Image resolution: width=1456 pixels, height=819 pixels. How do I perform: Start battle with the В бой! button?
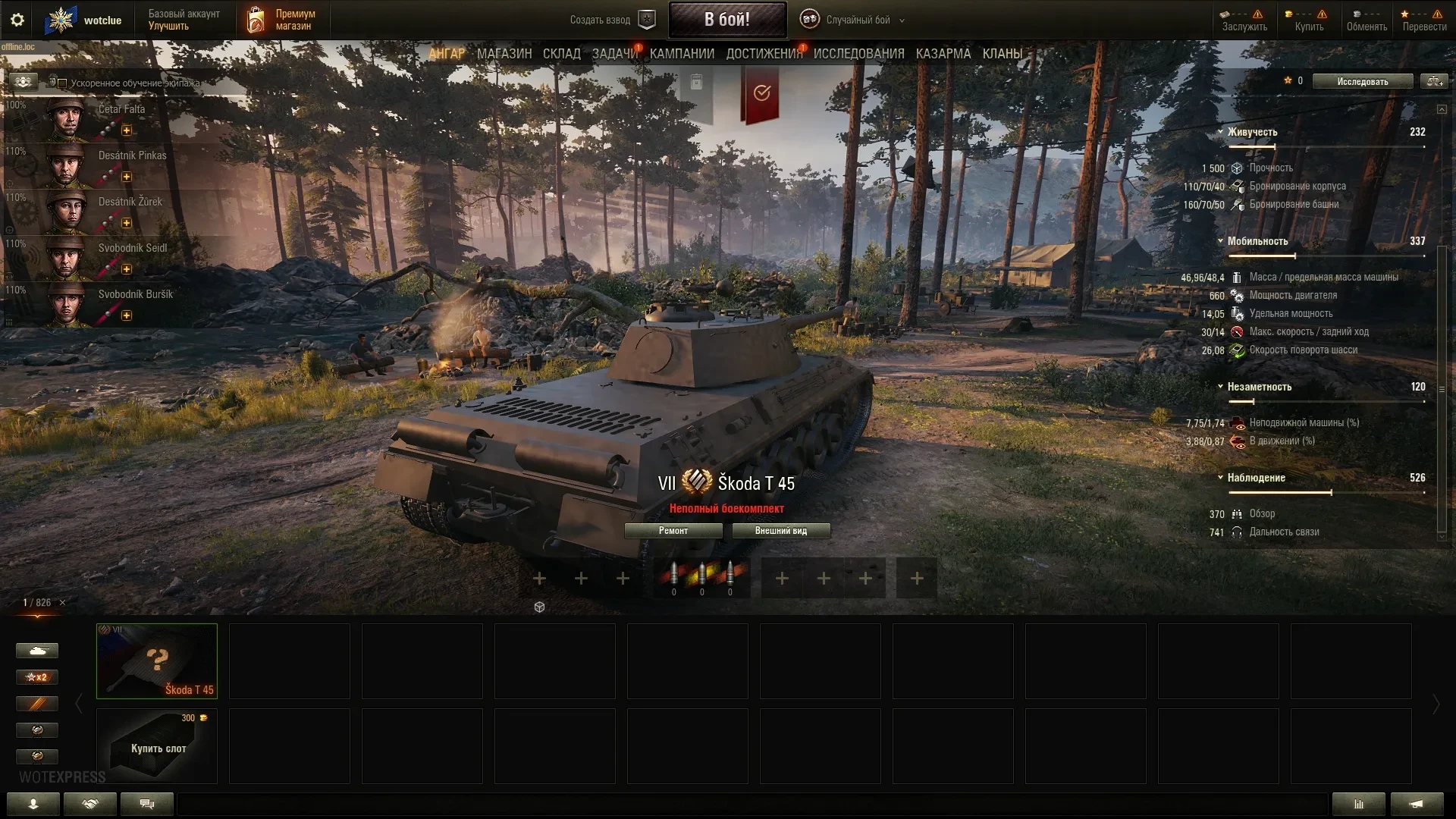[726, 20]
